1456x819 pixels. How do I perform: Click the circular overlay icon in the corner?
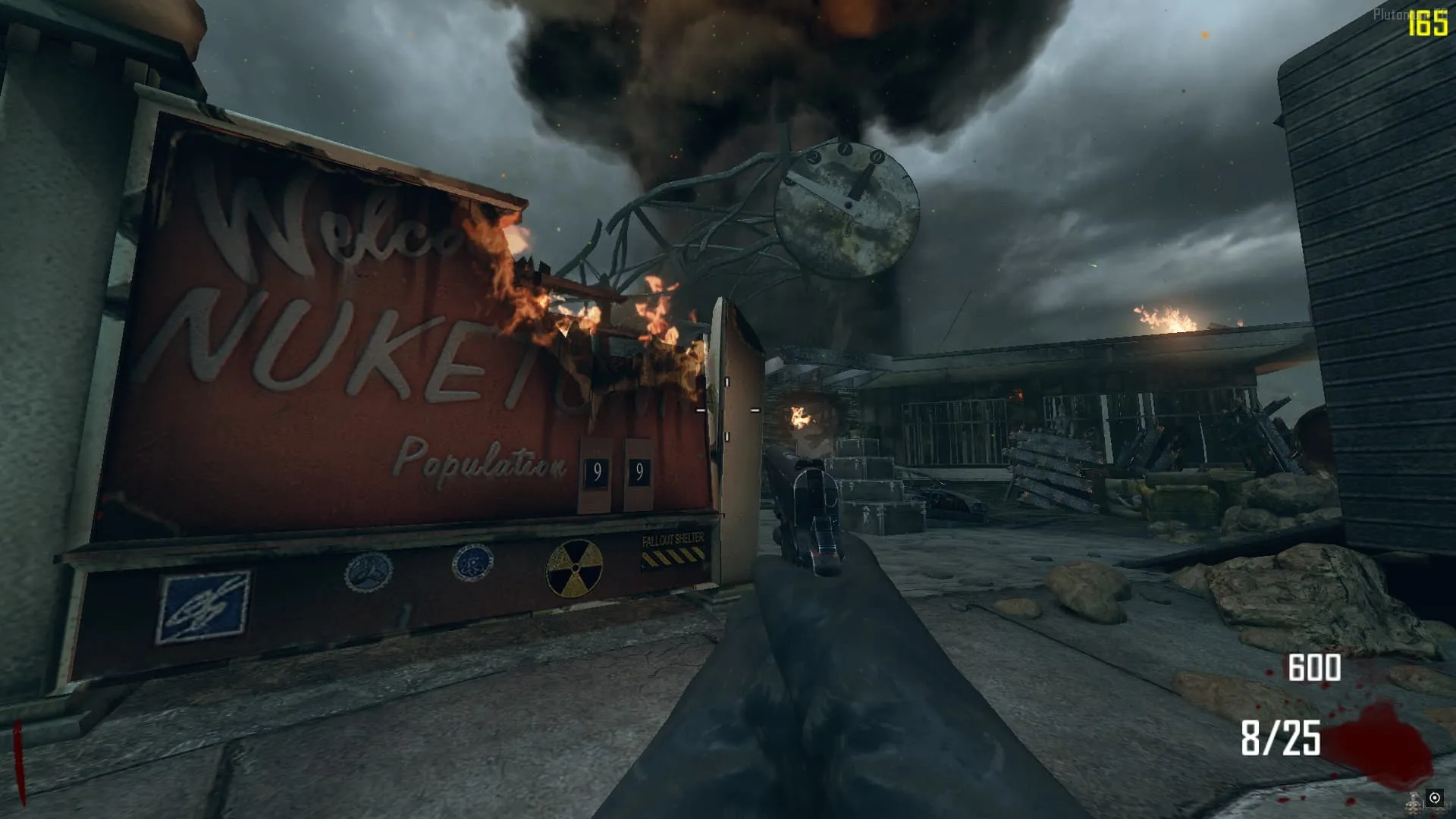click(1434, 798)
